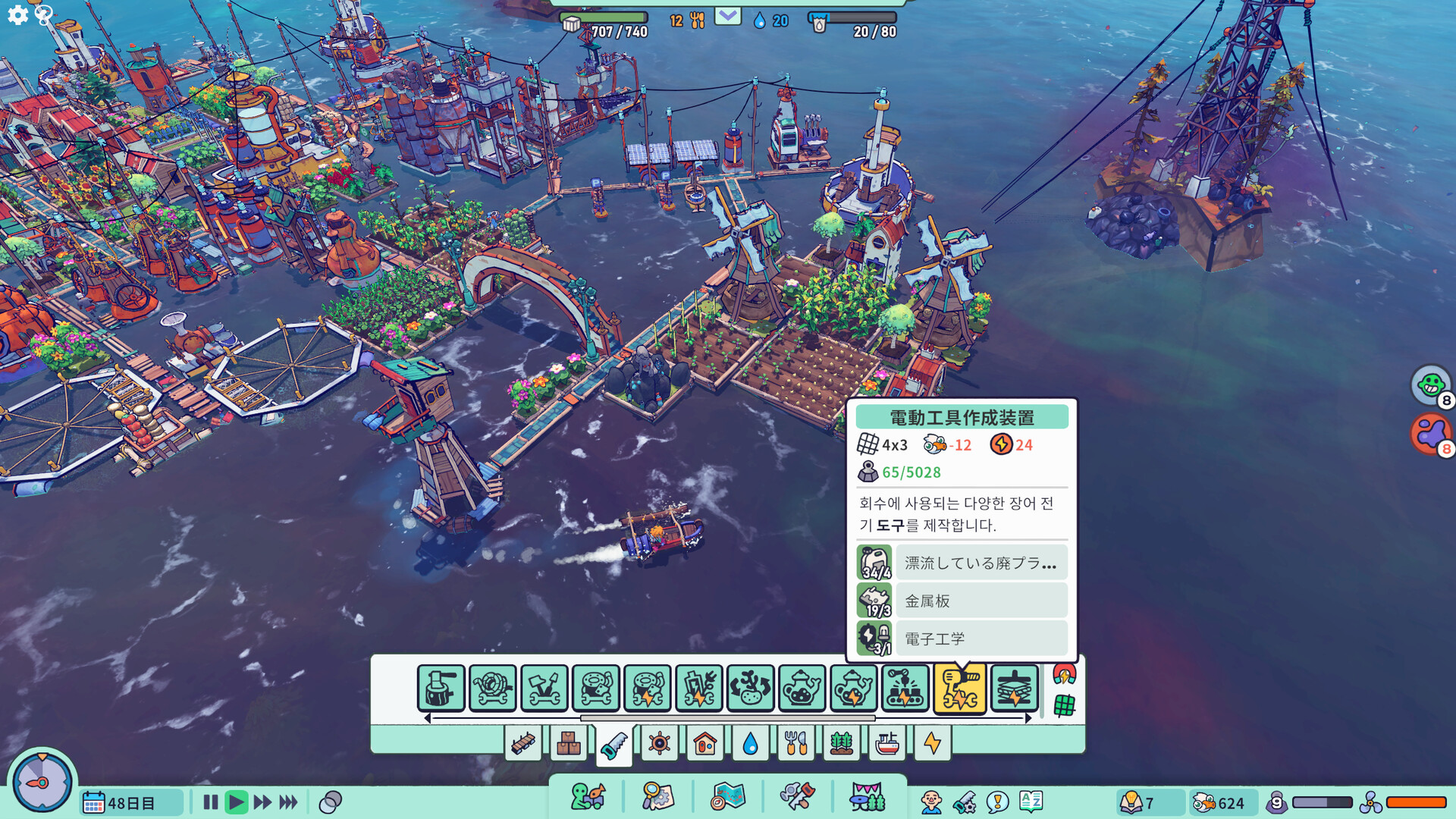Switch to triple fast-forward speed
This screenshot has width=1456, height=819.
tap(288, 802)
